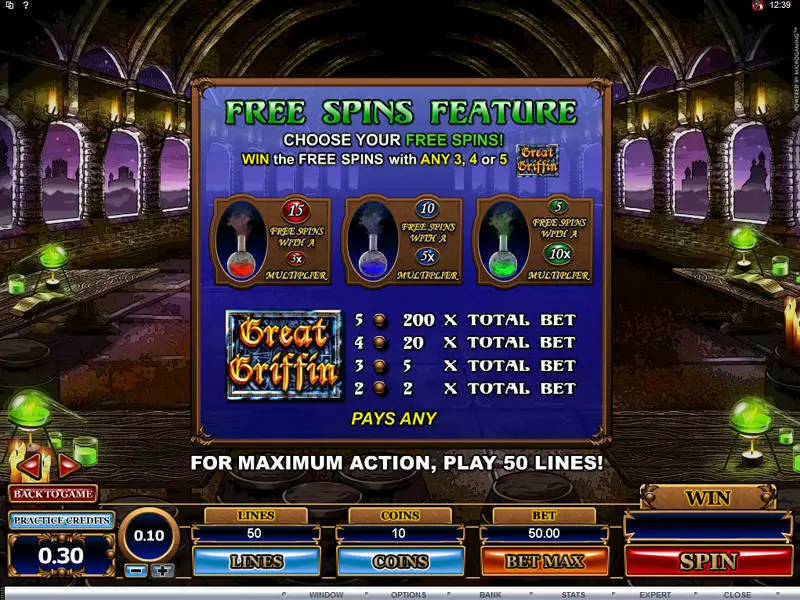This screenshot has height=600, width=800.
Task: Go to the previous paytable page arrow
Action: [31, 464]
